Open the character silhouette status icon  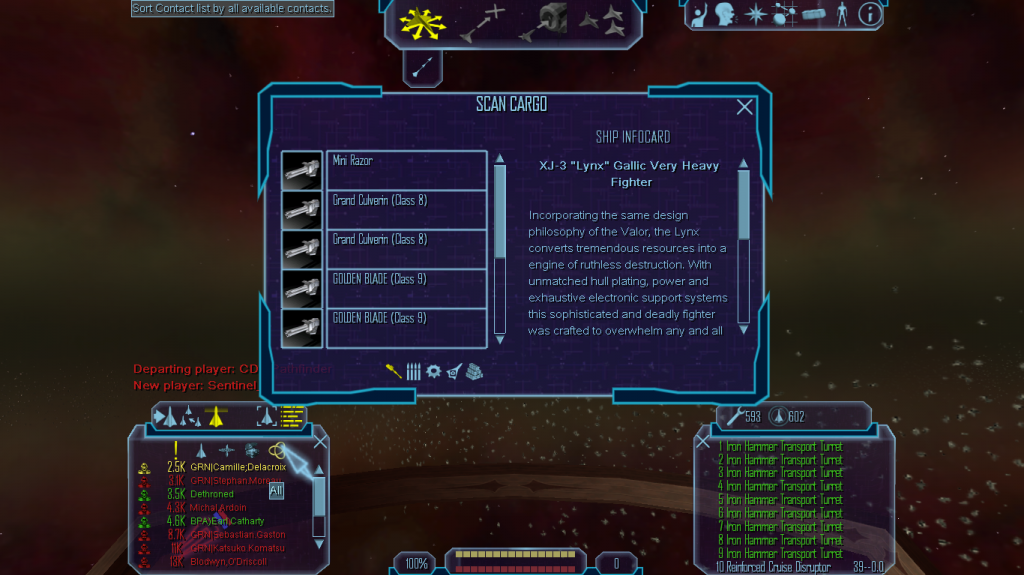(842, 14)
